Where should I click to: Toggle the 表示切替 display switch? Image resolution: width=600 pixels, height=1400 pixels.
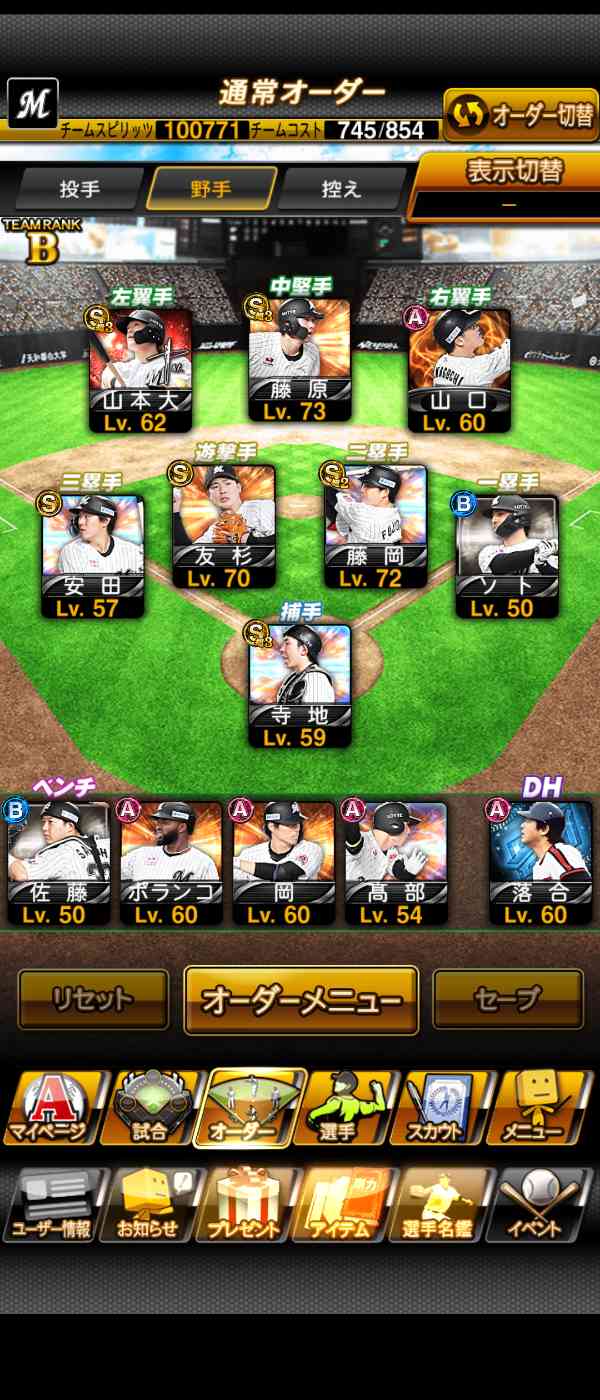[509, 185]
